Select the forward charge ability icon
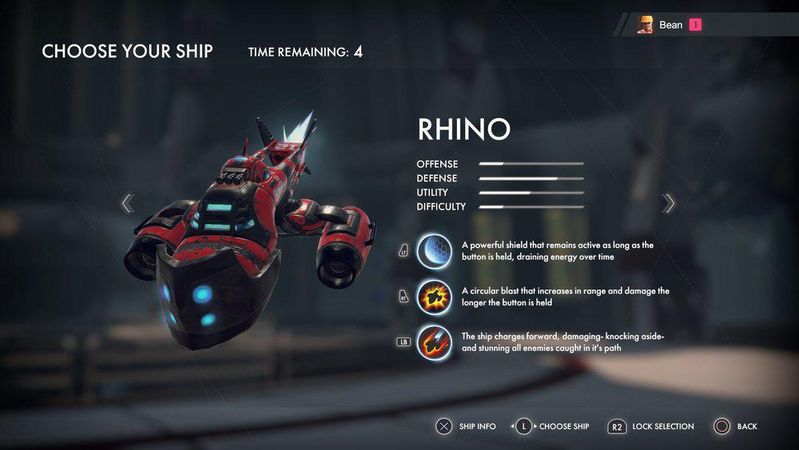Image resolution: width=799 pixels, height=450 pixels. (x=433, y=341)
